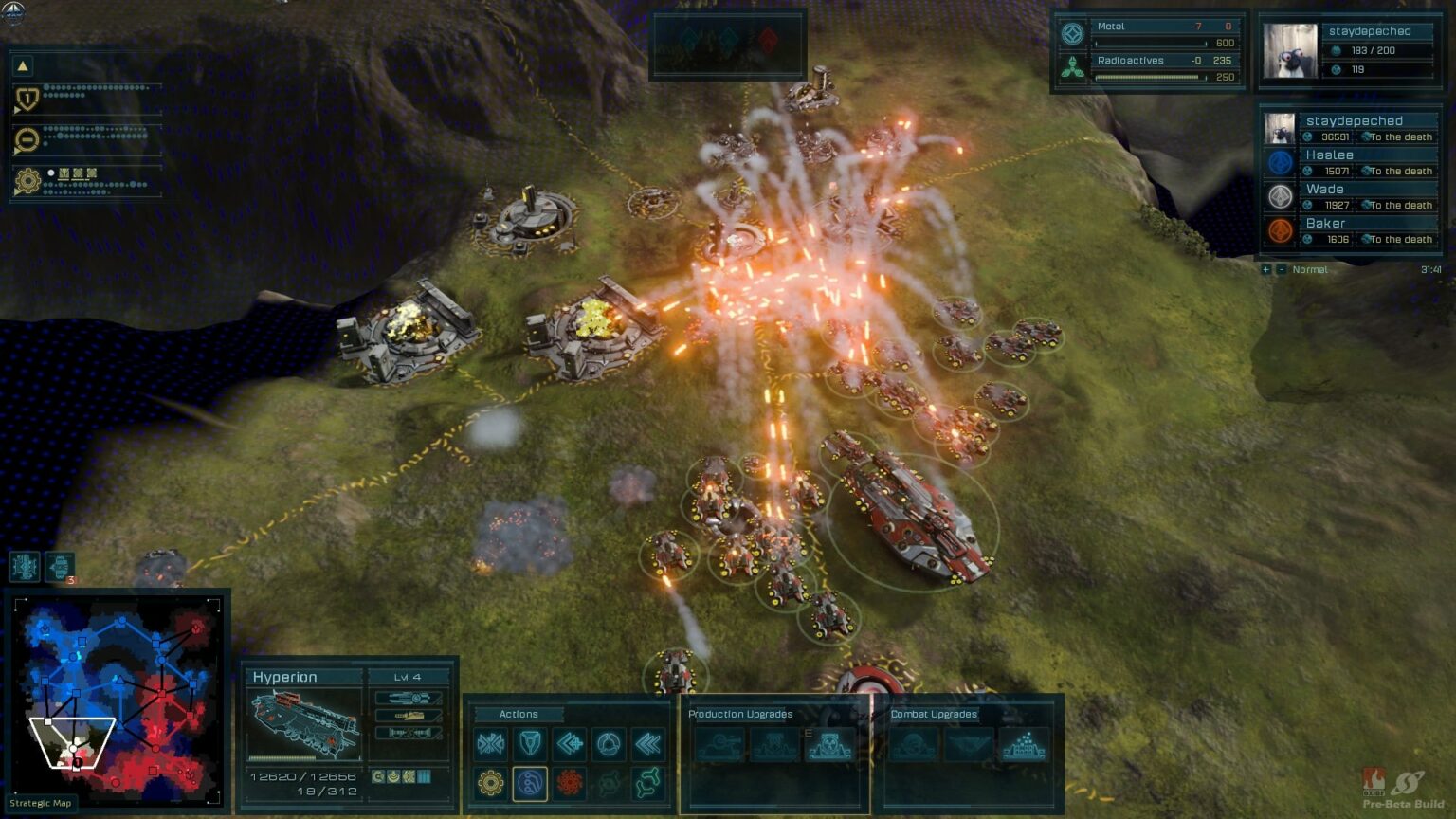Purchase the dotted pyramid combat upgrade
The height and width of the screenshot is (819, 1456).
(x=1025, y=745)
